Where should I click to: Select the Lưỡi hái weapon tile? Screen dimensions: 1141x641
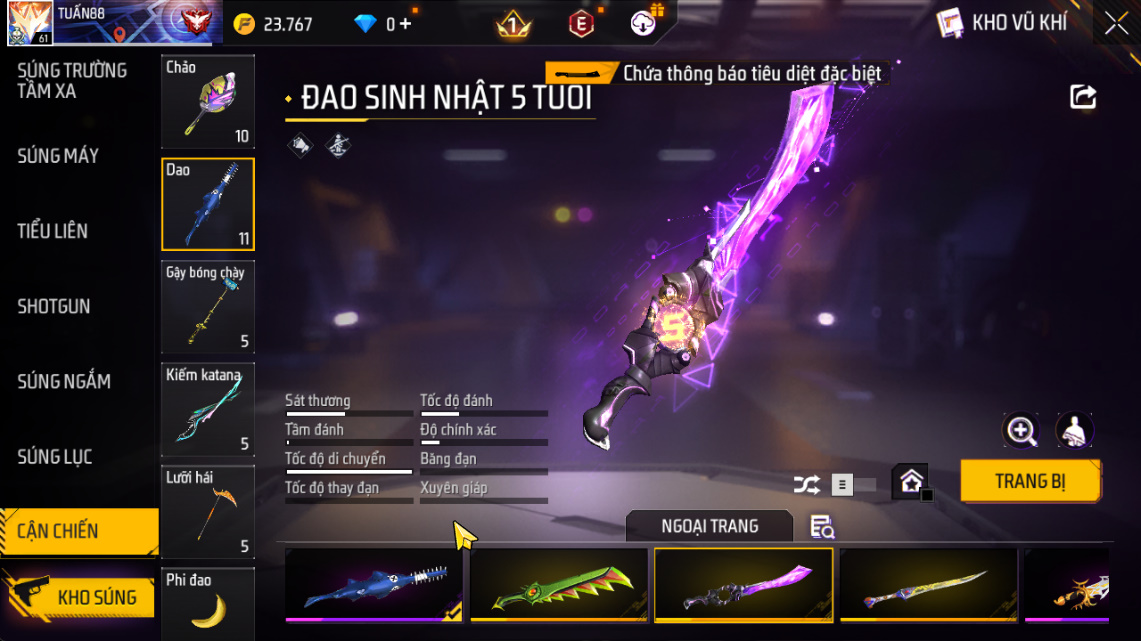click(208, 511)
